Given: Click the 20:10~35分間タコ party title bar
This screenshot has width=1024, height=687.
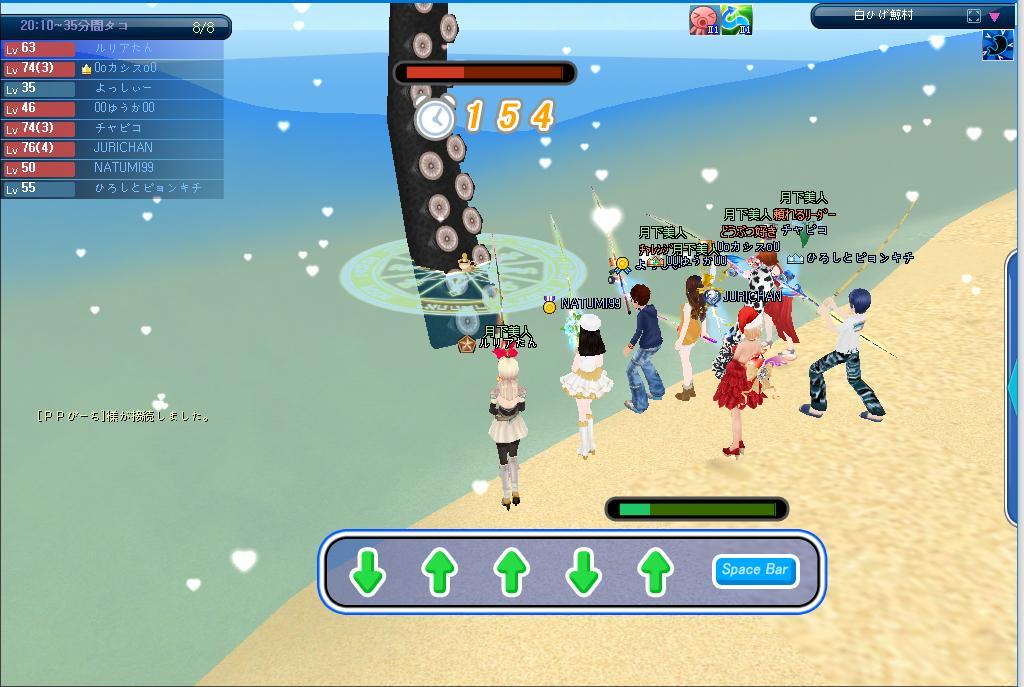Looking at the screenshot, I should (x=115, y=26).
